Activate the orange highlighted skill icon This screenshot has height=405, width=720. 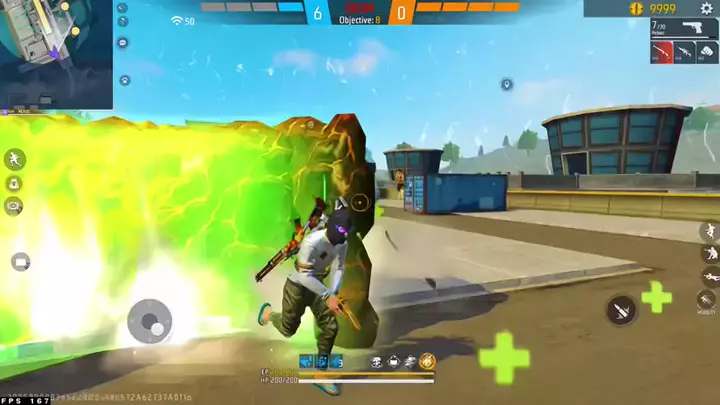427,361
